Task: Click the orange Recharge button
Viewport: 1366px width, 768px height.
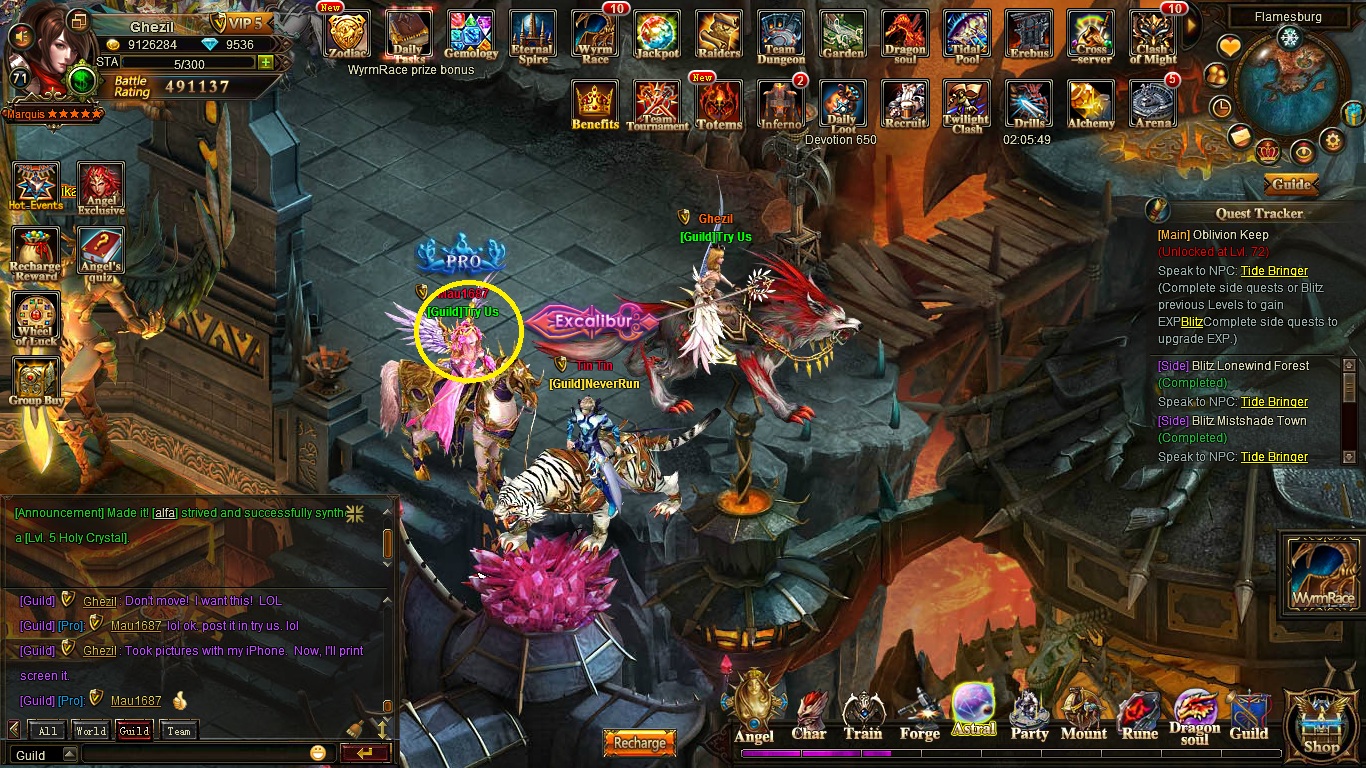Action: pos(639,743)
